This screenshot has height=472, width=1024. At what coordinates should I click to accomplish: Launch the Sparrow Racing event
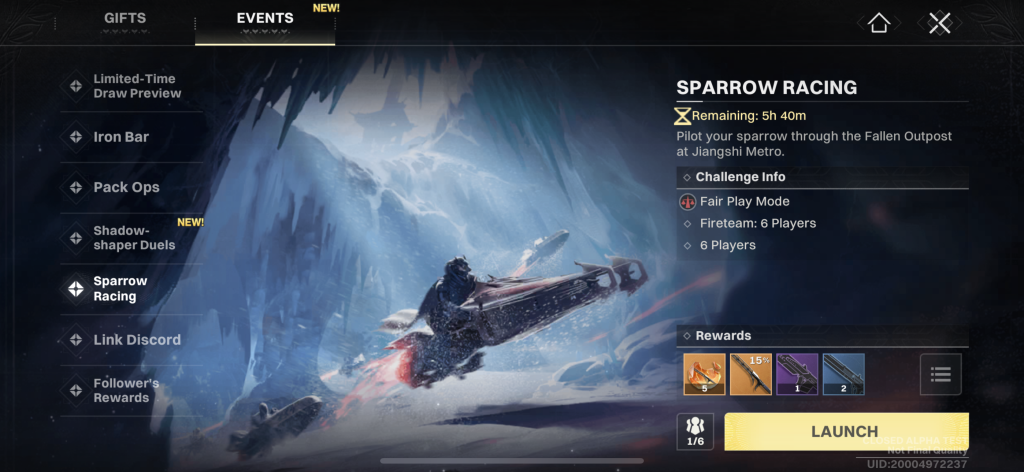(845, 432)
